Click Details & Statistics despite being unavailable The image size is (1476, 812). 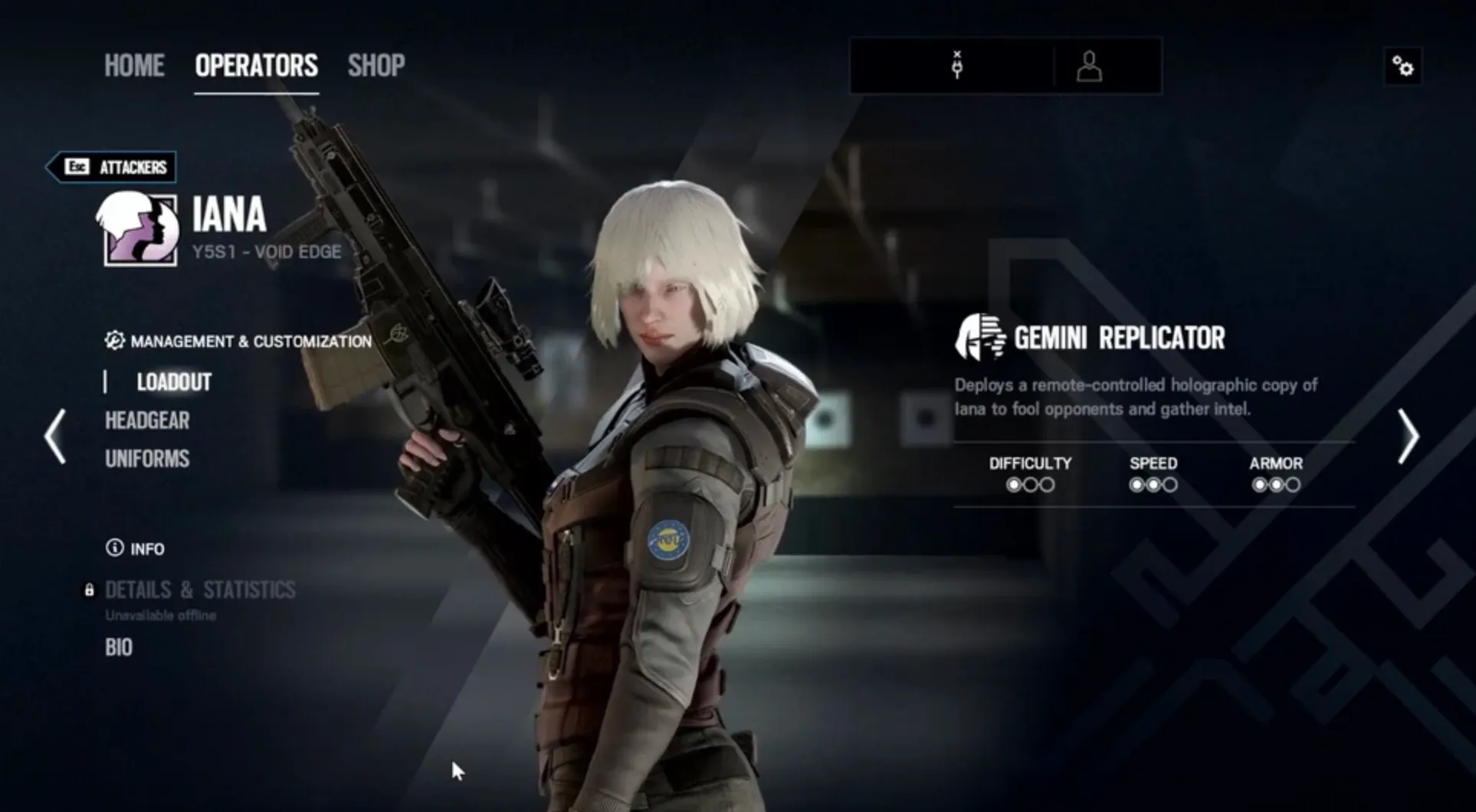199,589
